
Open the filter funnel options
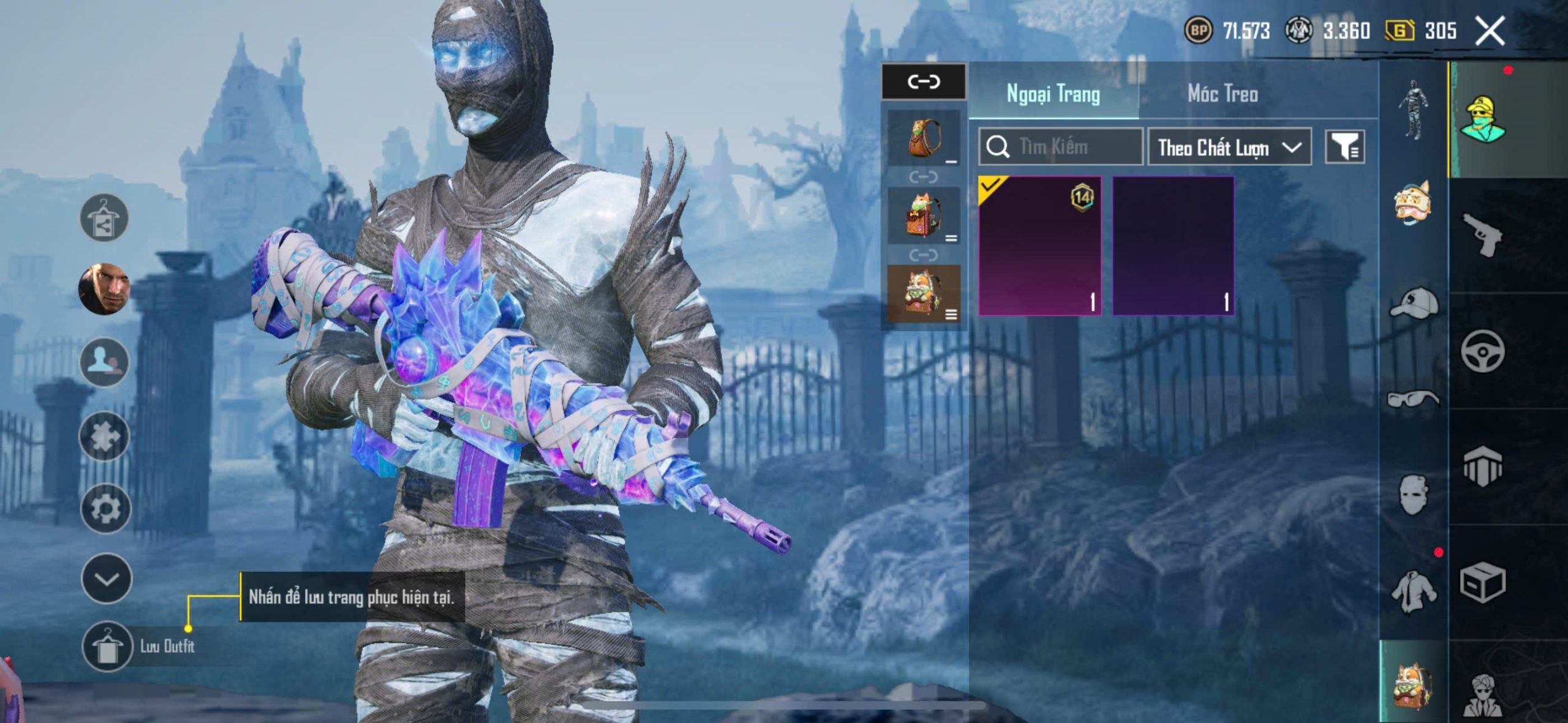pos(1344,147)
